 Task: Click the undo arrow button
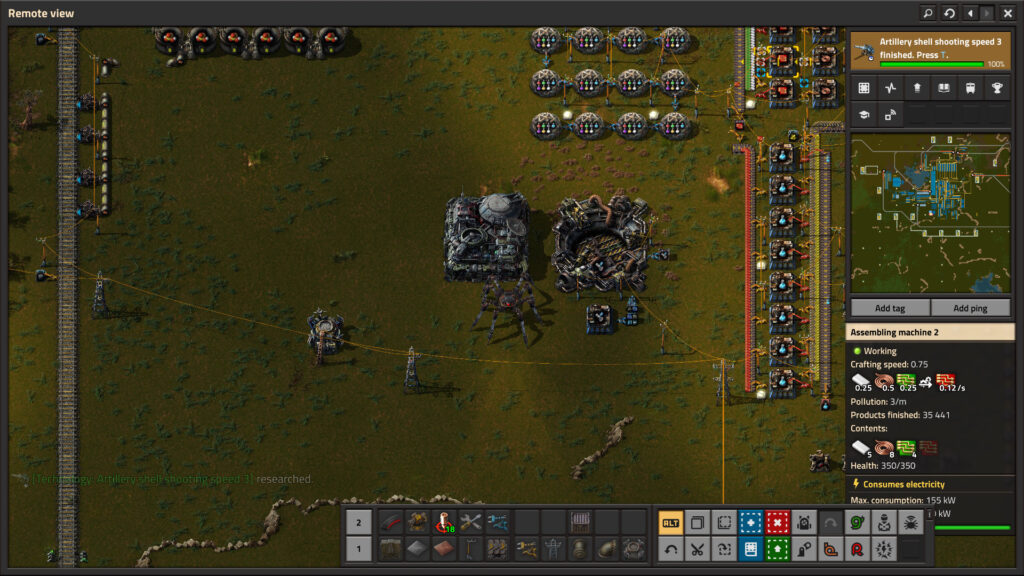[671, 548]
